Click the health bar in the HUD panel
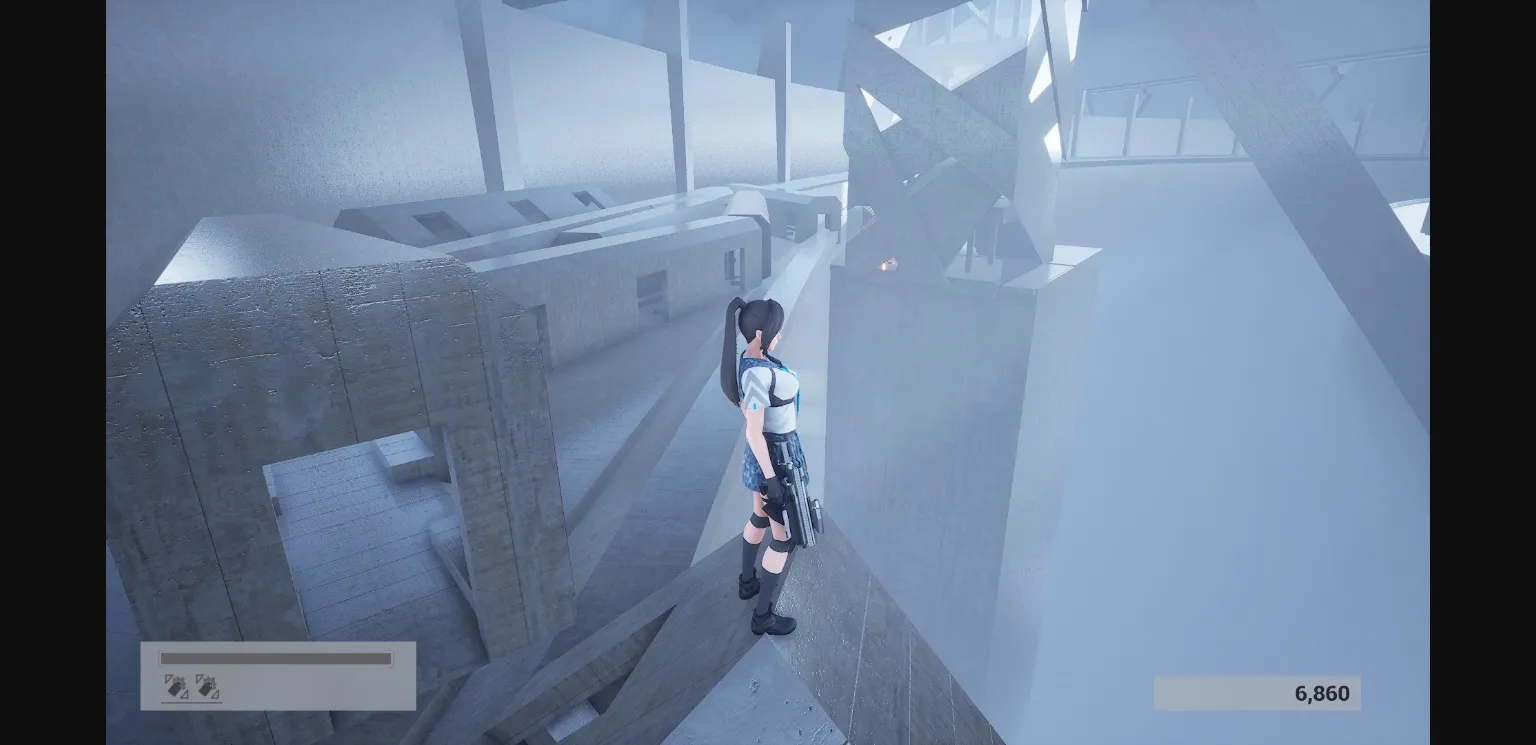The height and width of the screenshot is (745, 1536). tap(275, 659)
